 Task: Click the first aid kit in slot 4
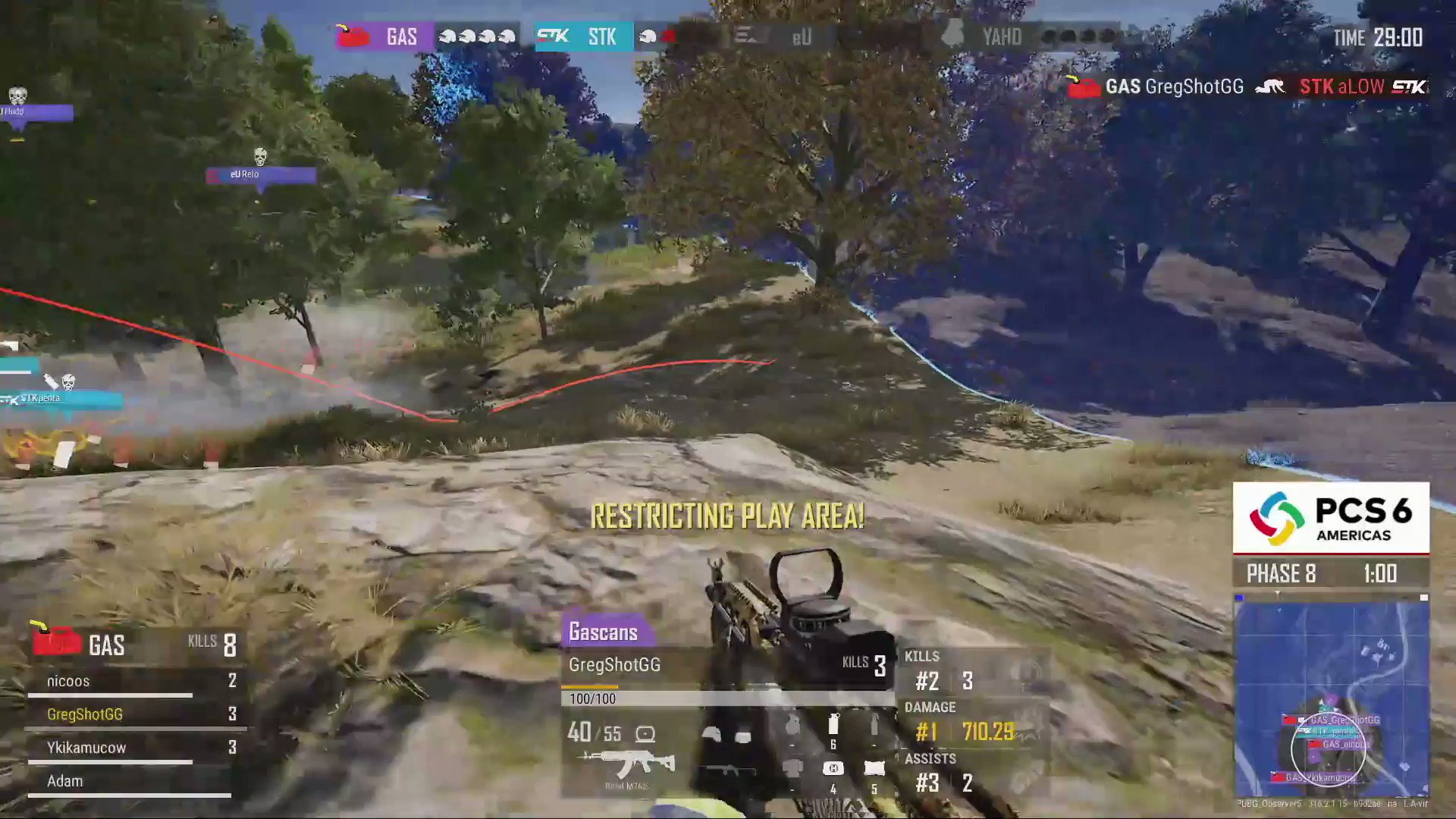click(833, 769)
